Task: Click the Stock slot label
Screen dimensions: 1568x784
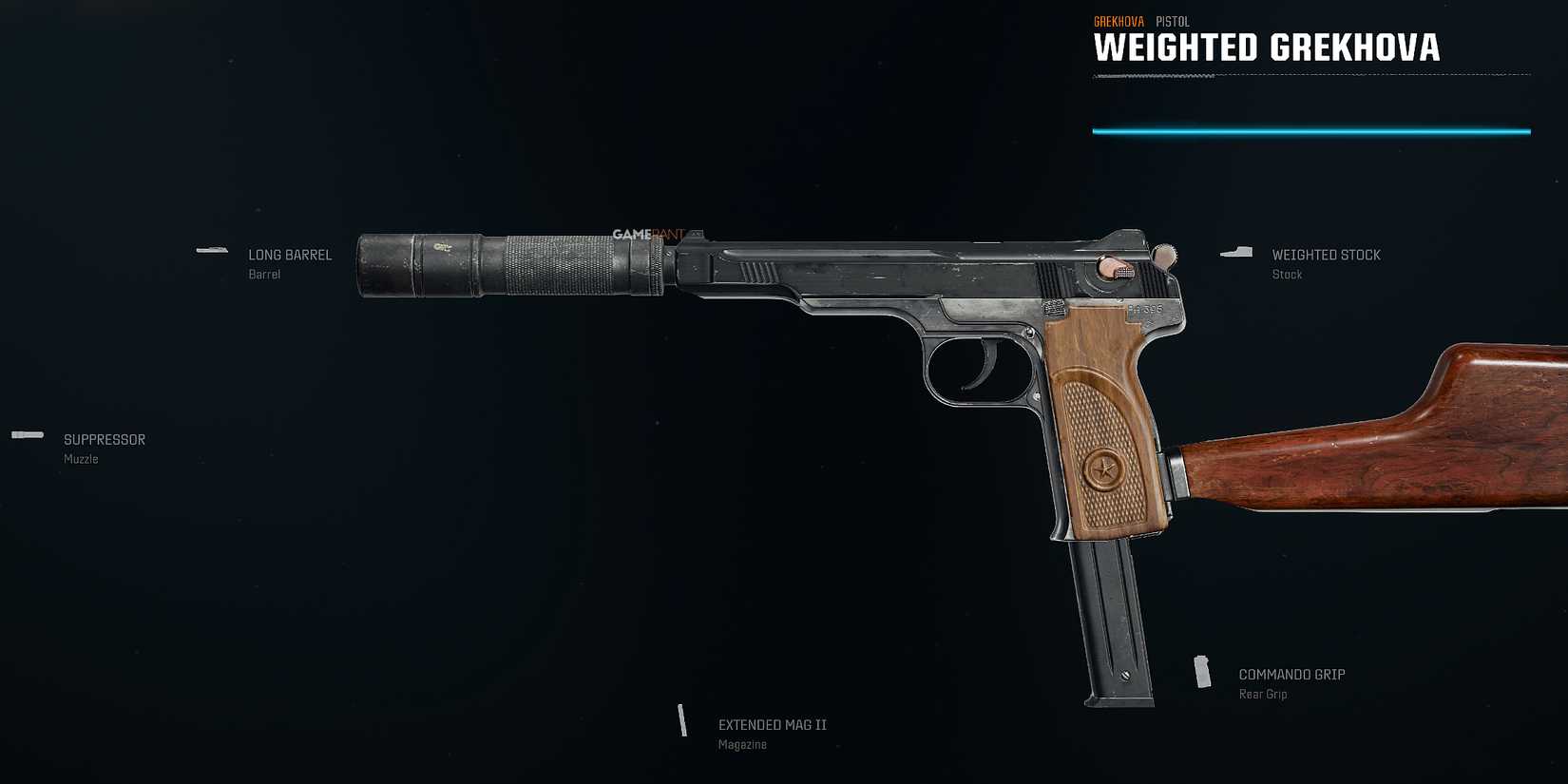Action: coord(1287,274)
